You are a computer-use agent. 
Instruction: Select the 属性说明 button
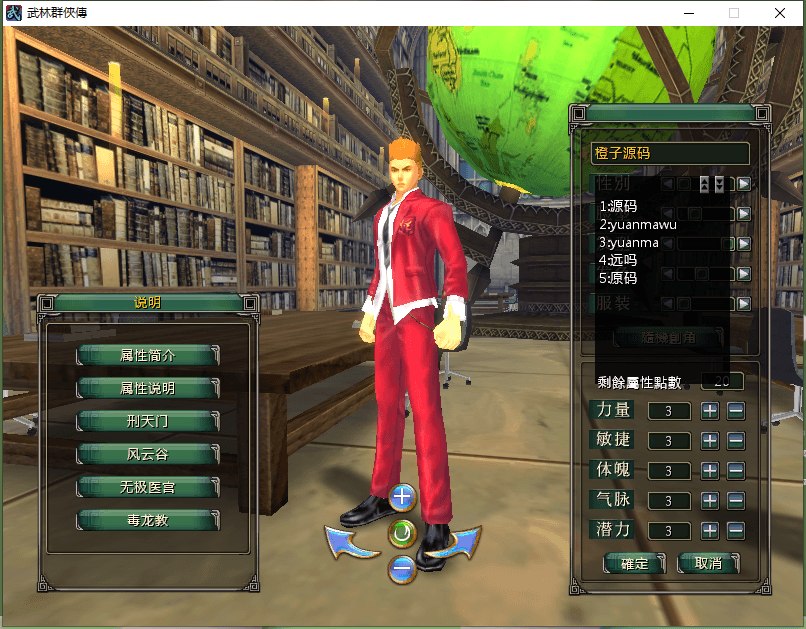tap(148, 388)
